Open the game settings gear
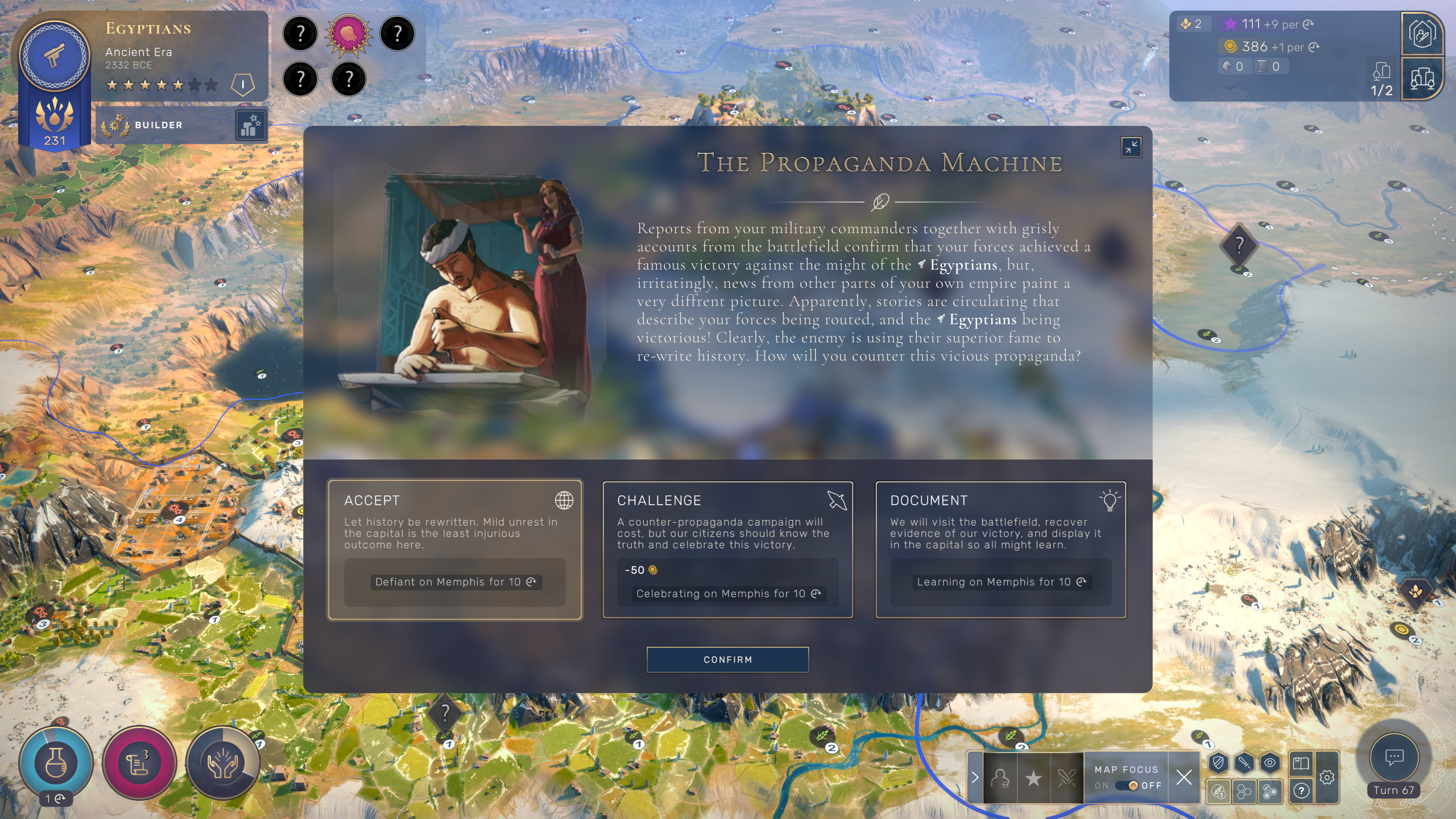1456x819 pixels. (1327, 777)
